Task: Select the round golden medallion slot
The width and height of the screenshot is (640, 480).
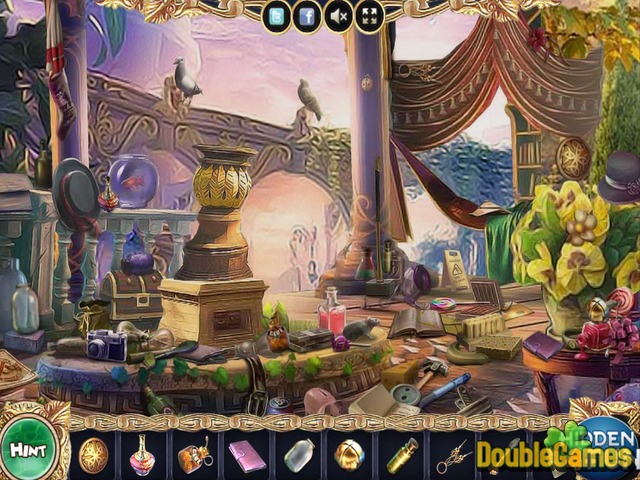Action: [x=93, y=454]
